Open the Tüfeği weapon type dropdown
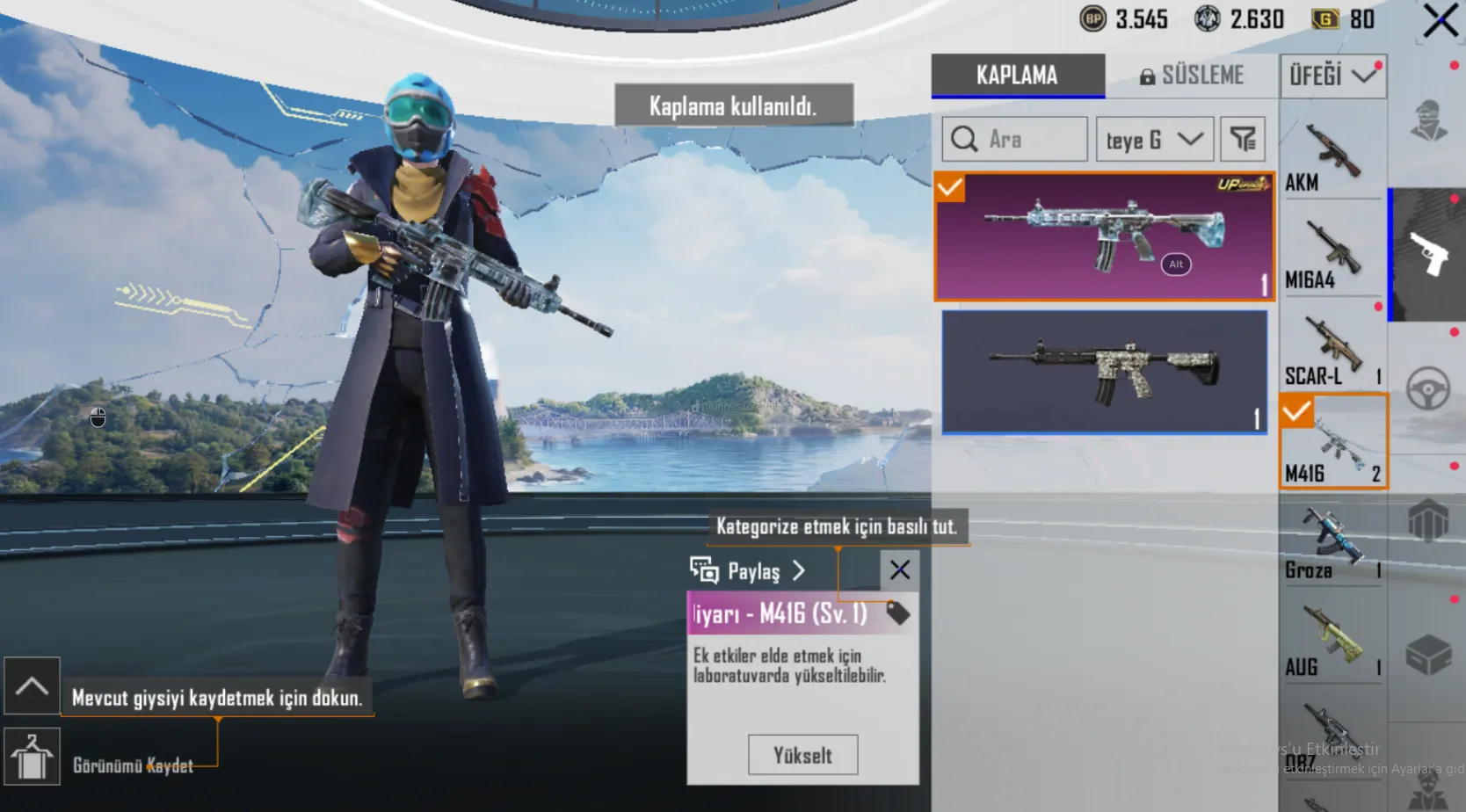 1332,76
